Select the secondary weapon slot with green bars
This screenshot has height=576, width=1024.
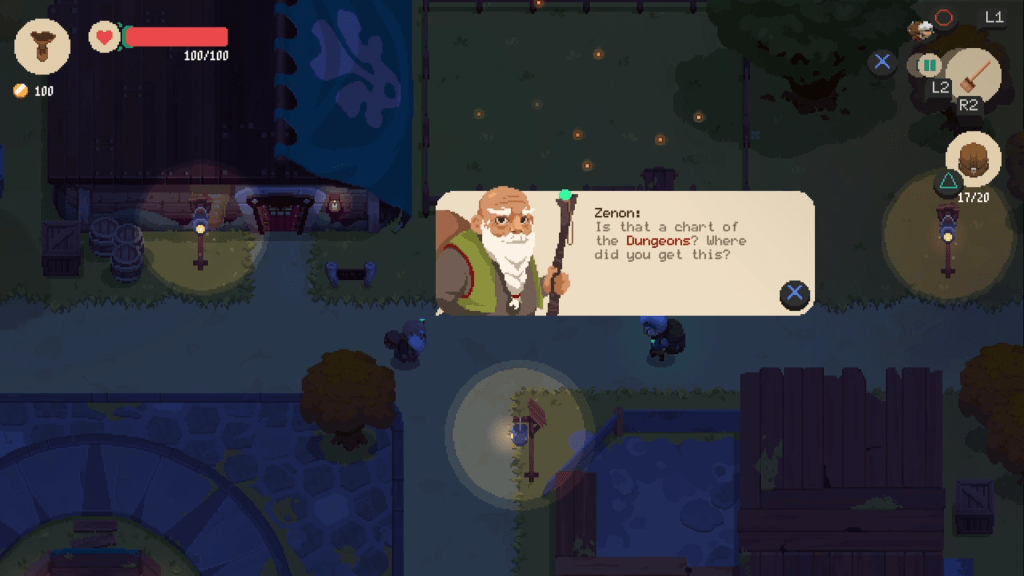point(930,65)
